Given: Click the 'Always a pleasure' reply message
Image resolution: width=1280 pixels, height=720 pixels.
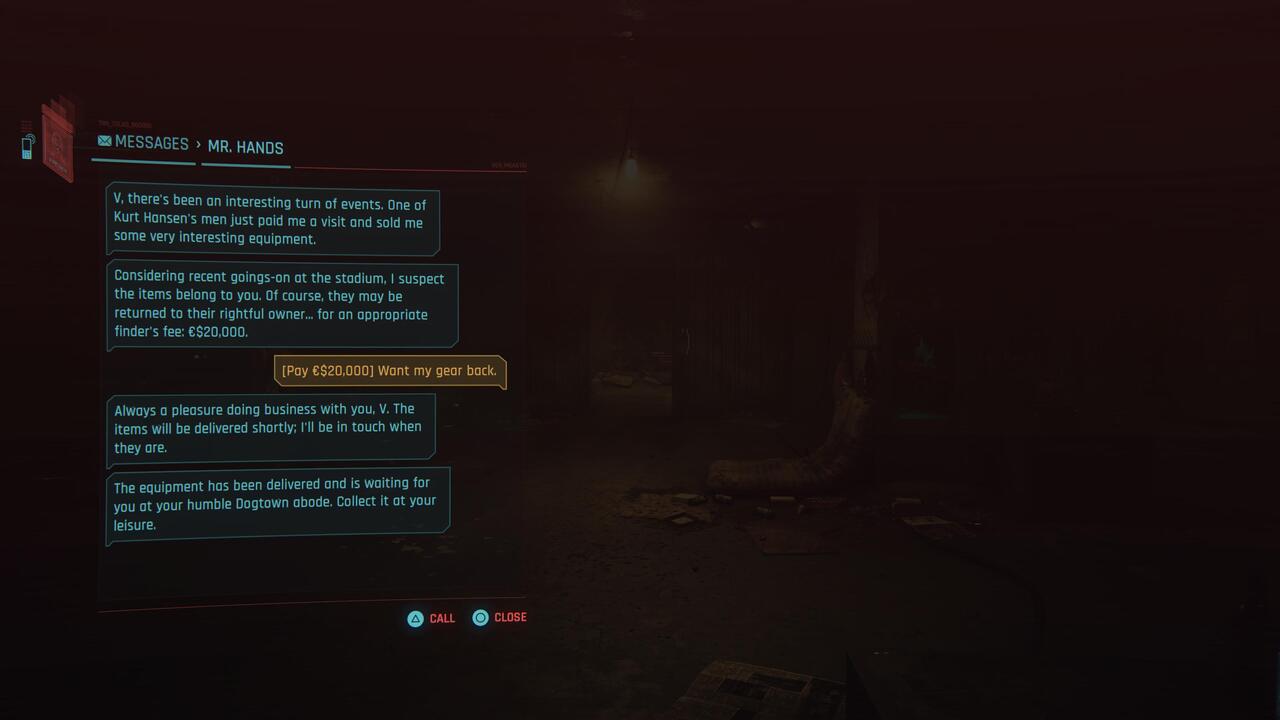Looking at the screenshot, I should click(272, 427).
